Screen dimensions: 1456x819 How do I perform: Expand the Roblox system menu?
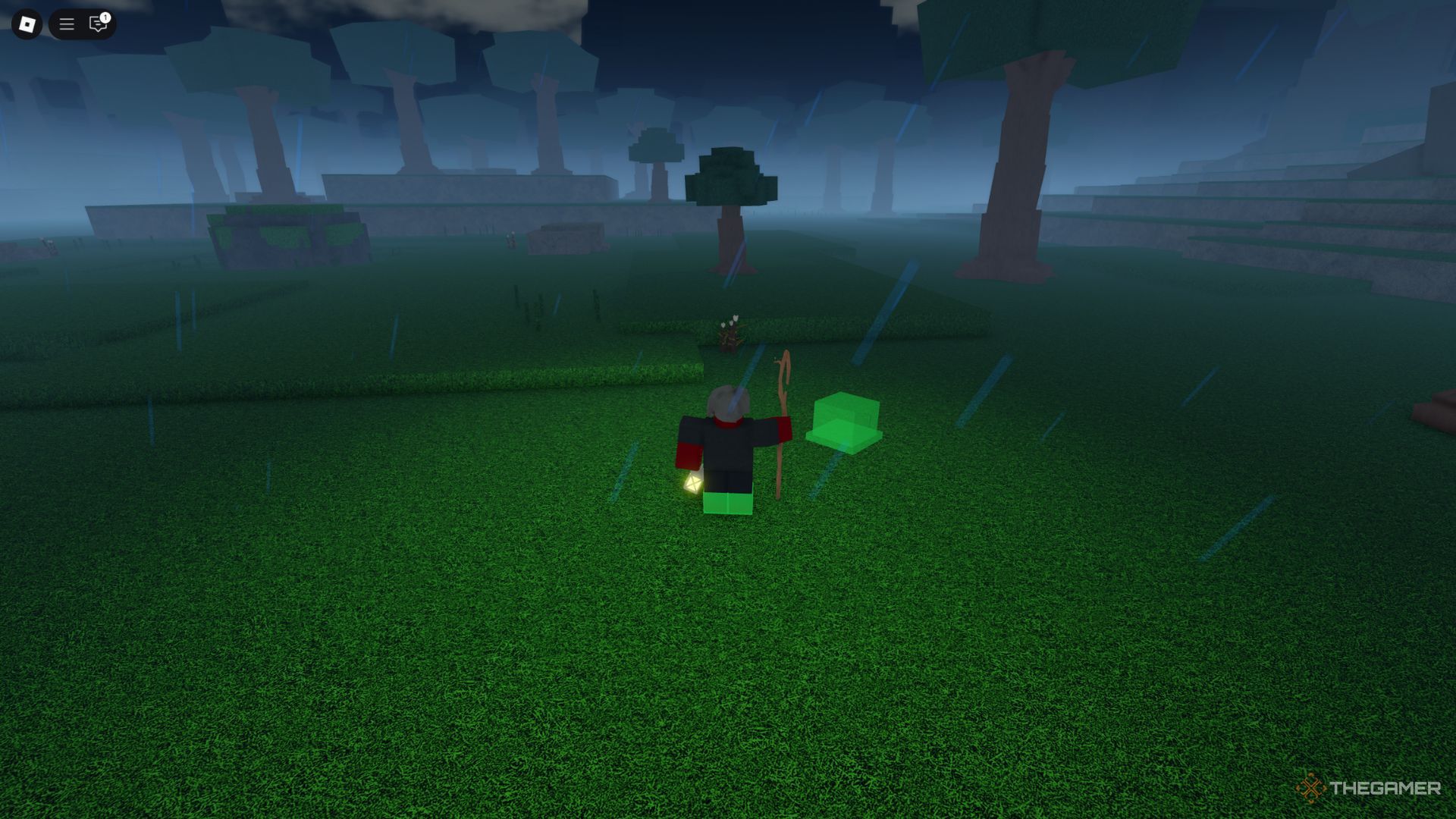(28, 24)
